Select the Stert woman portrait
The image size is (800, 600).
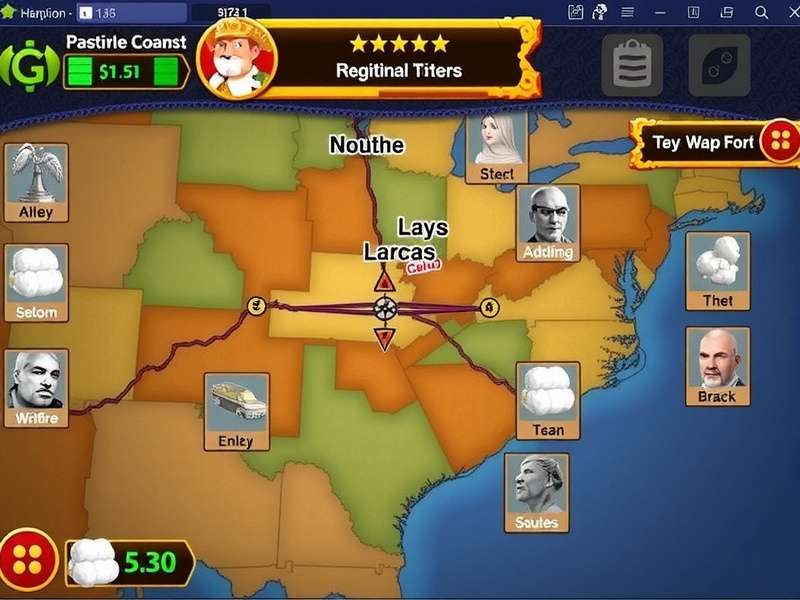tap(496, 148)
